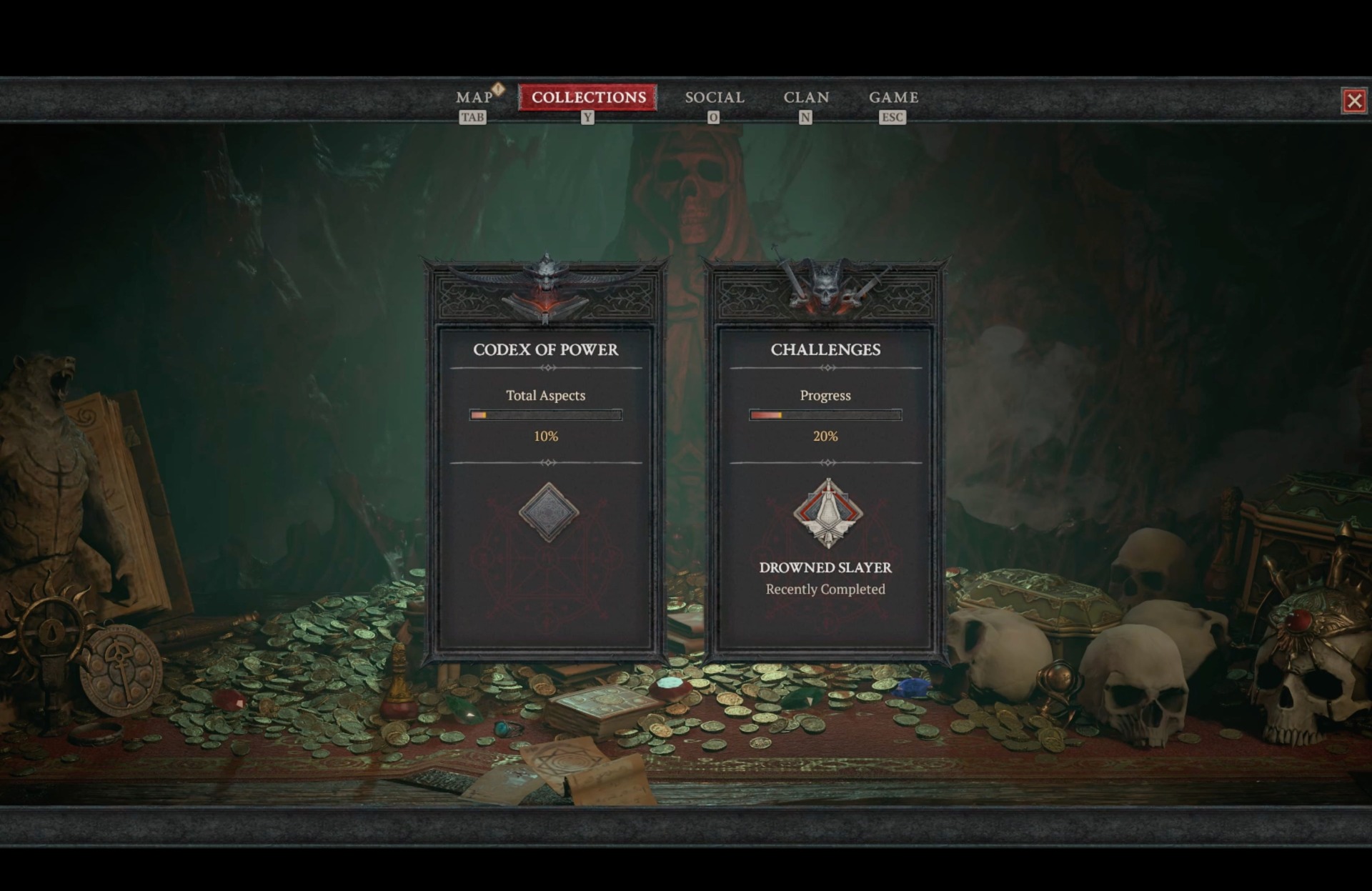Switch to the Map tab
The height and width of the screenshot is (891, 1372).
point(474,97)
